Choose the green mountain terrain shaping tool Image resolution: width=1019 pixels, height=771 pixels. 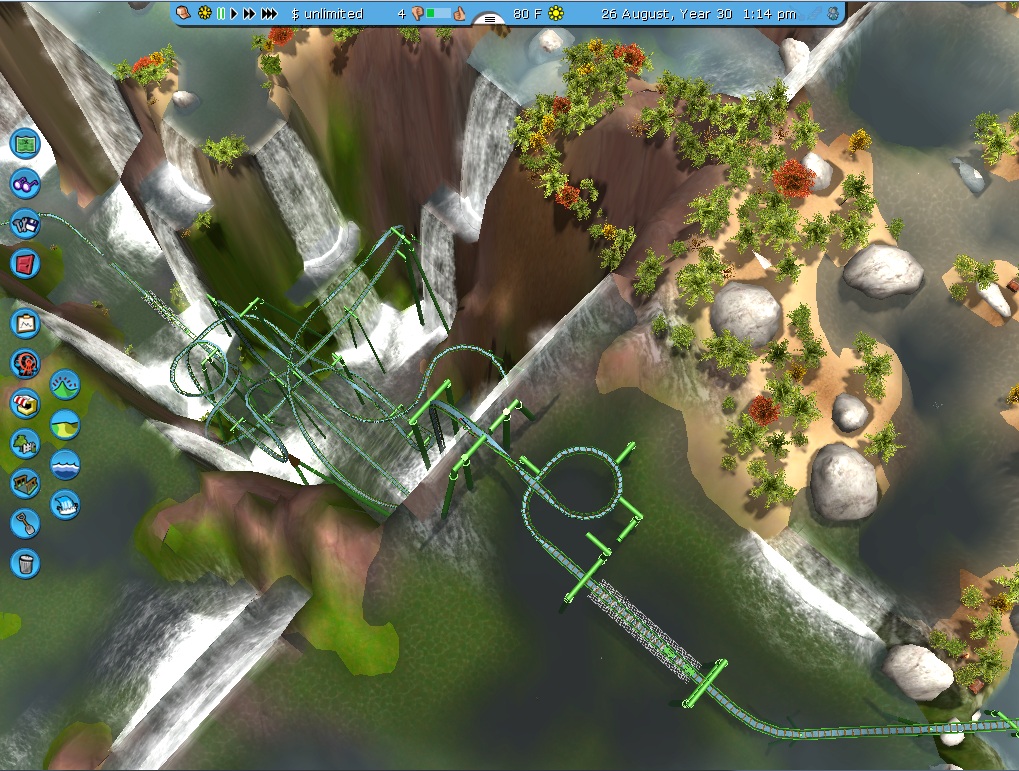pos(65,385)
